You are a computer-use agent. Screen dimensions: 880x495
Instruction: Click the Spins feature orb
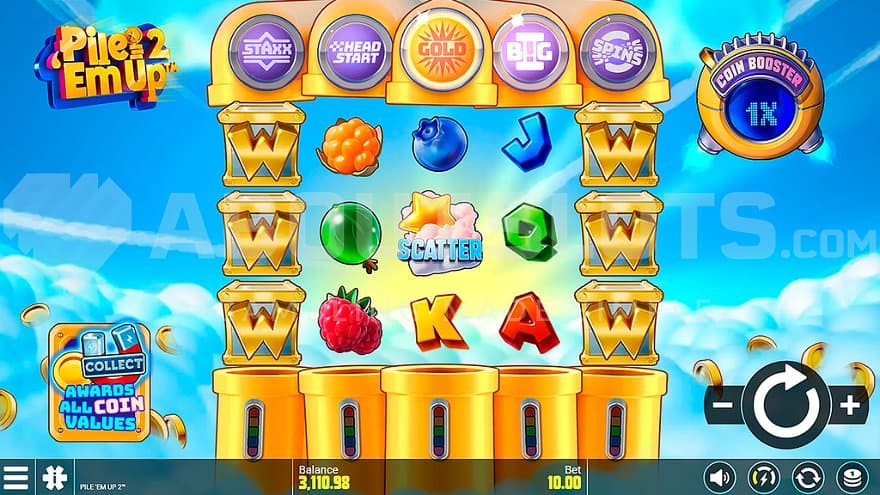pos(611,51)
